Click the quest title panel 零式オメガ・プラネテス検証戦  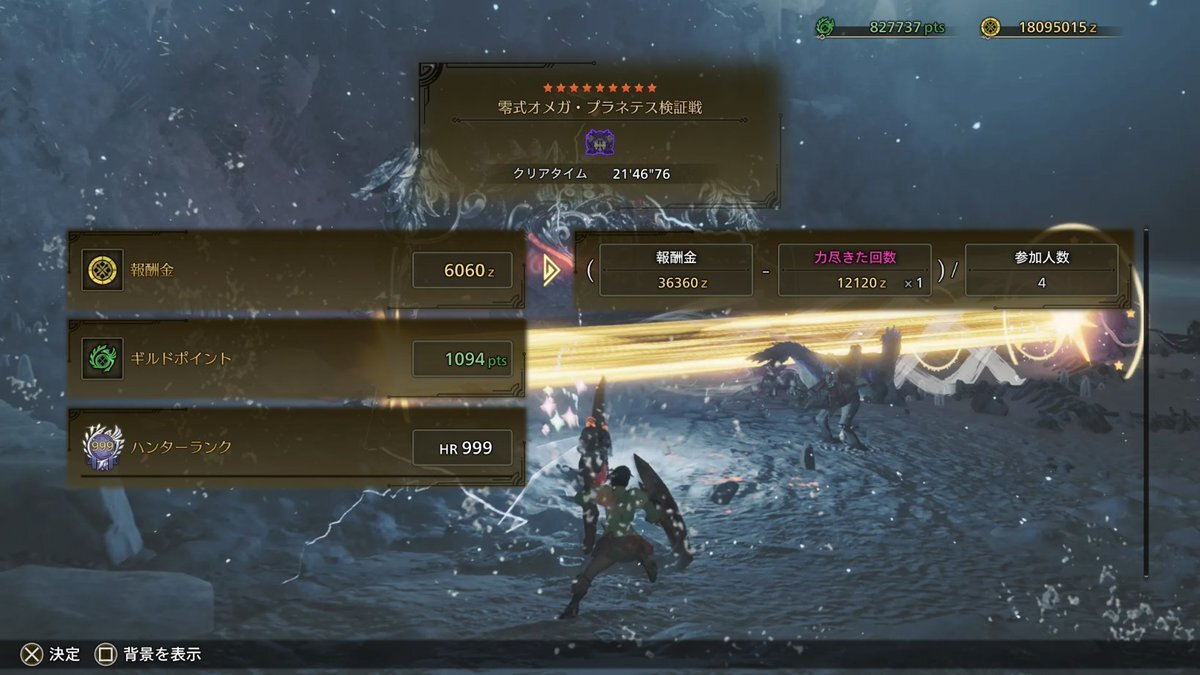tap(599, 134)
